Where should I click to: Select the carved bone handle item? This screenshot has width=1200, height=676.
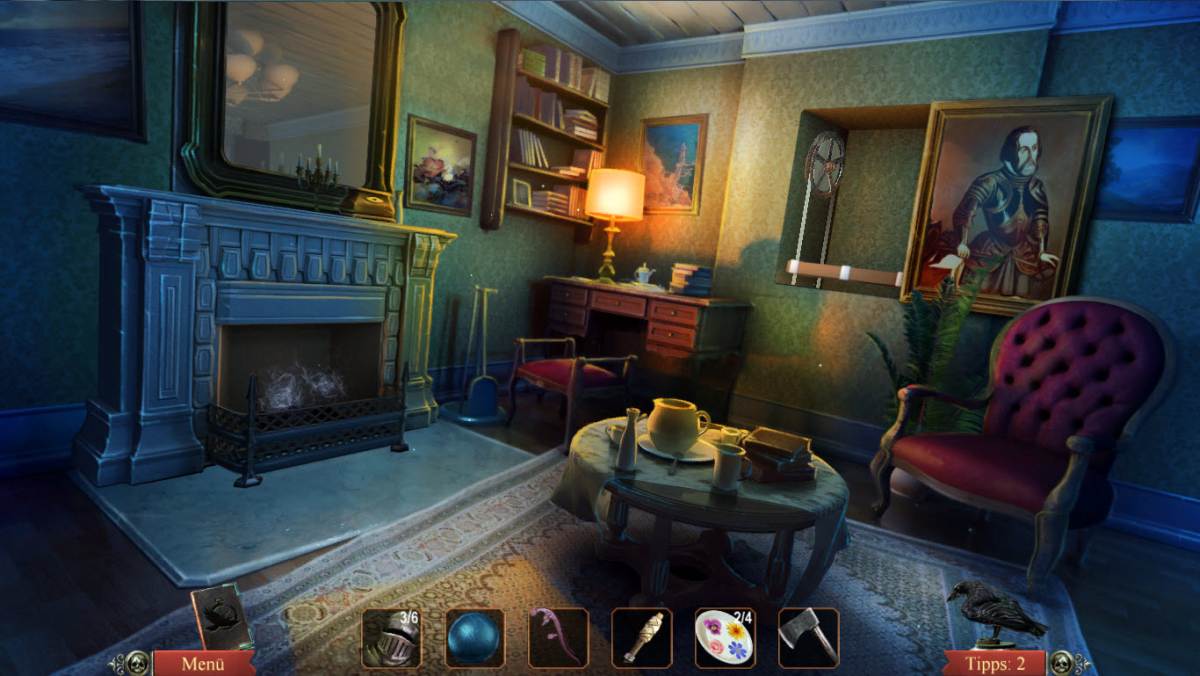641,638
